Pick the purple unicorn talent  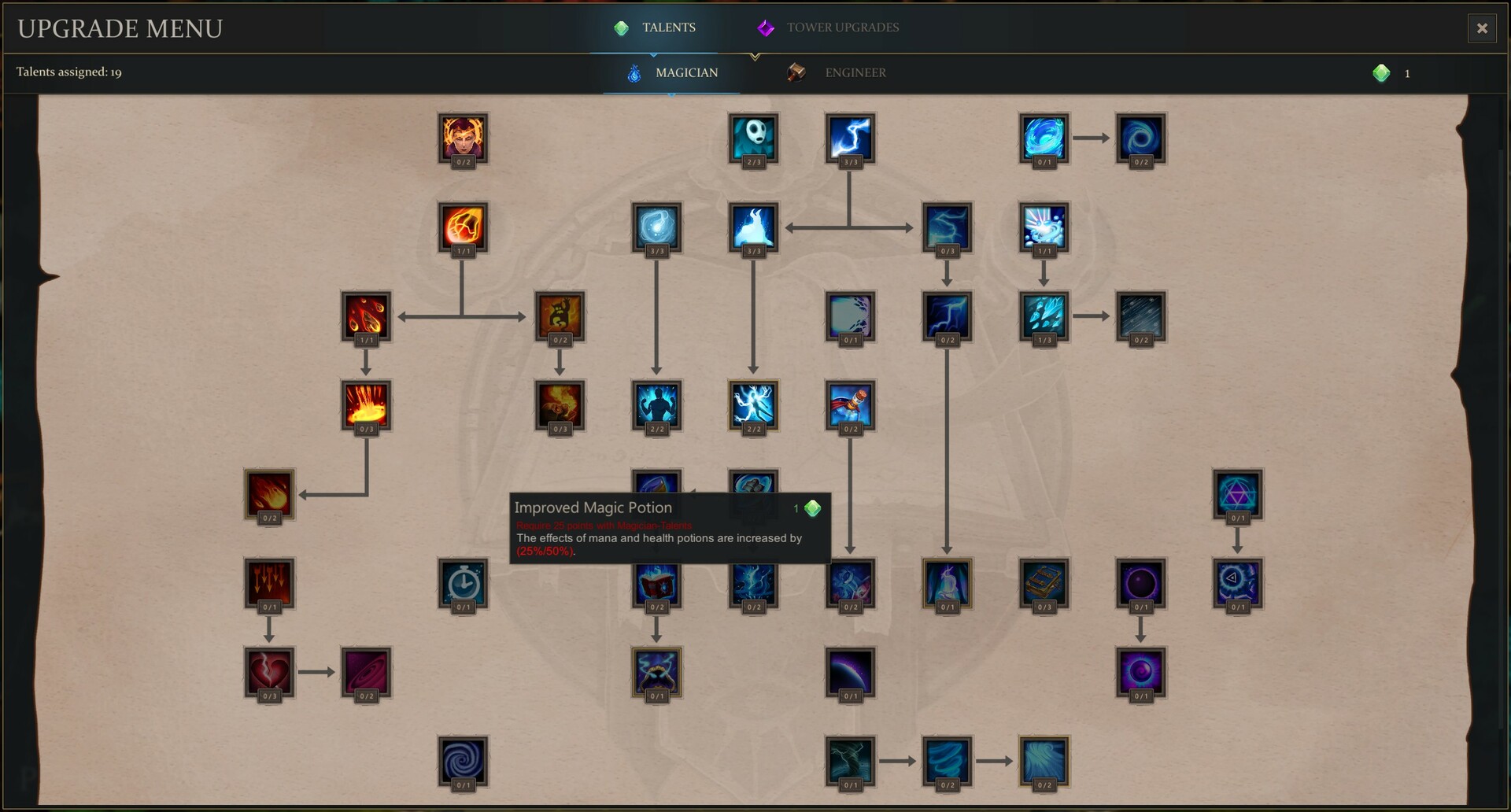pyautogui.click(x=947, y=584)
